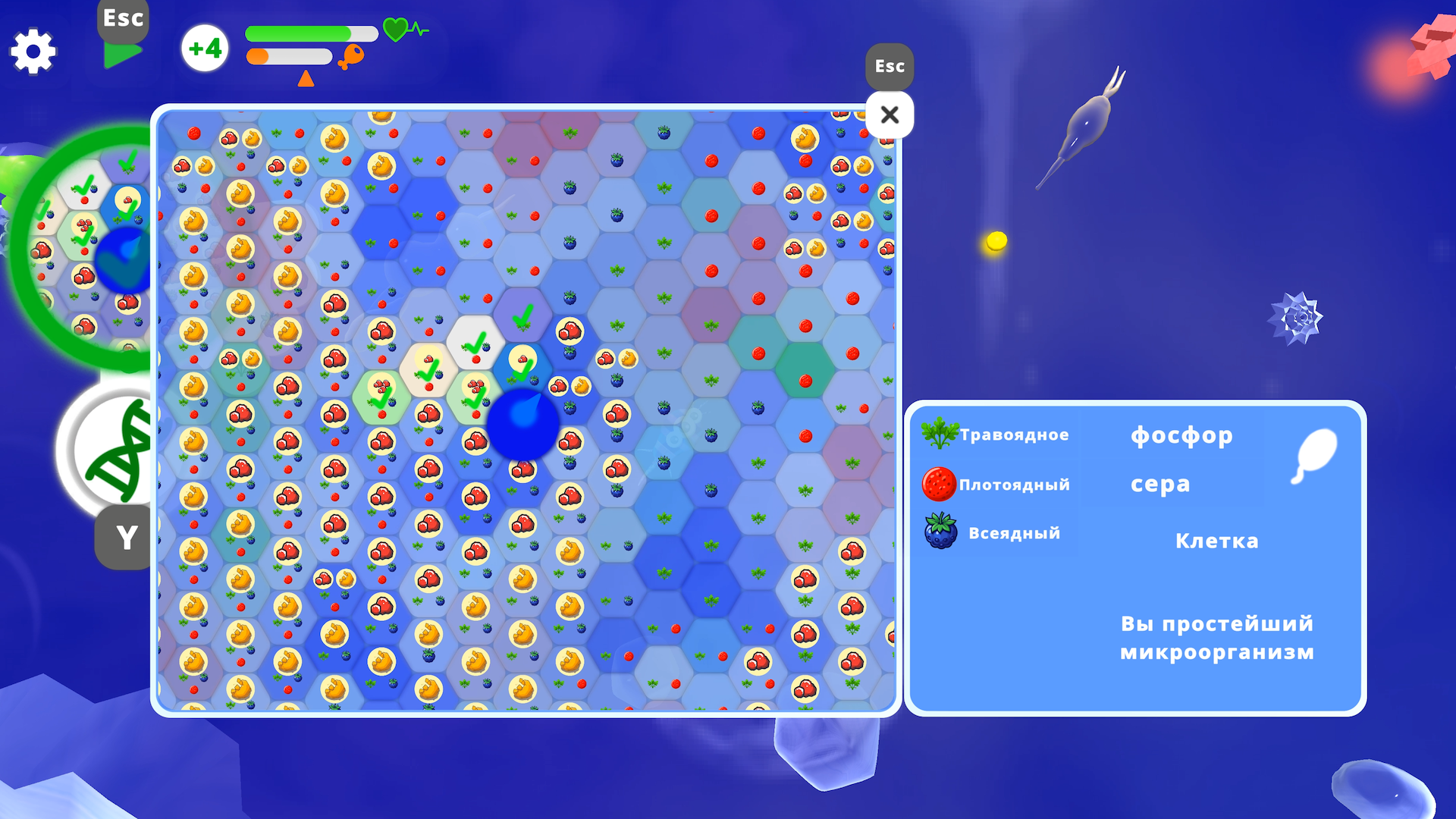Click the white microorganism icon in the info panel

point(1314,453)
